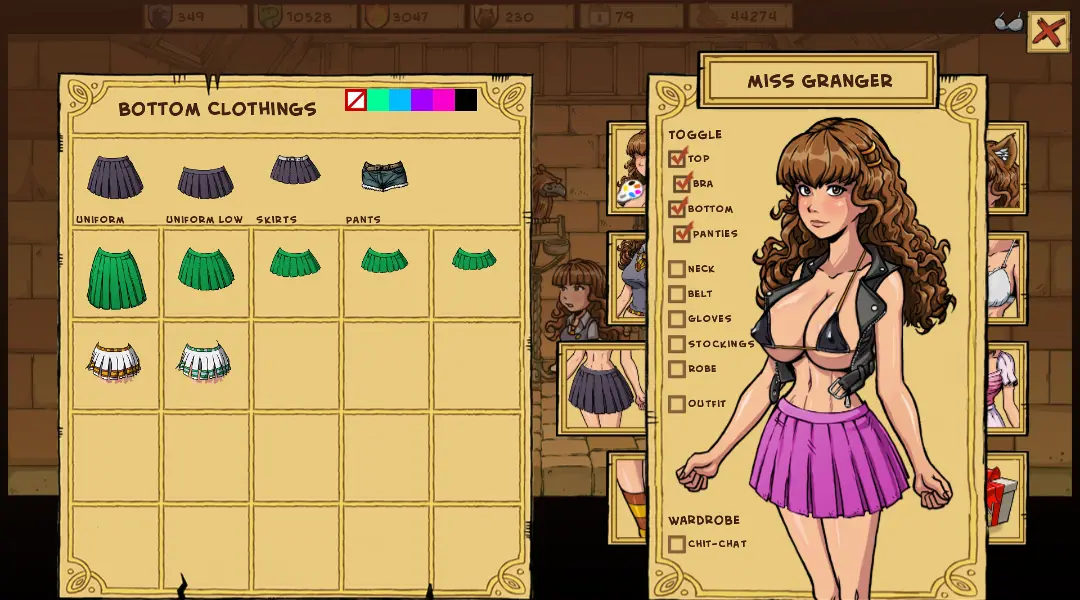Image resolution: width=1080 pixels, height=600 pixels.
Task: Select the Uniform skirt category
Action: (115, 178)
